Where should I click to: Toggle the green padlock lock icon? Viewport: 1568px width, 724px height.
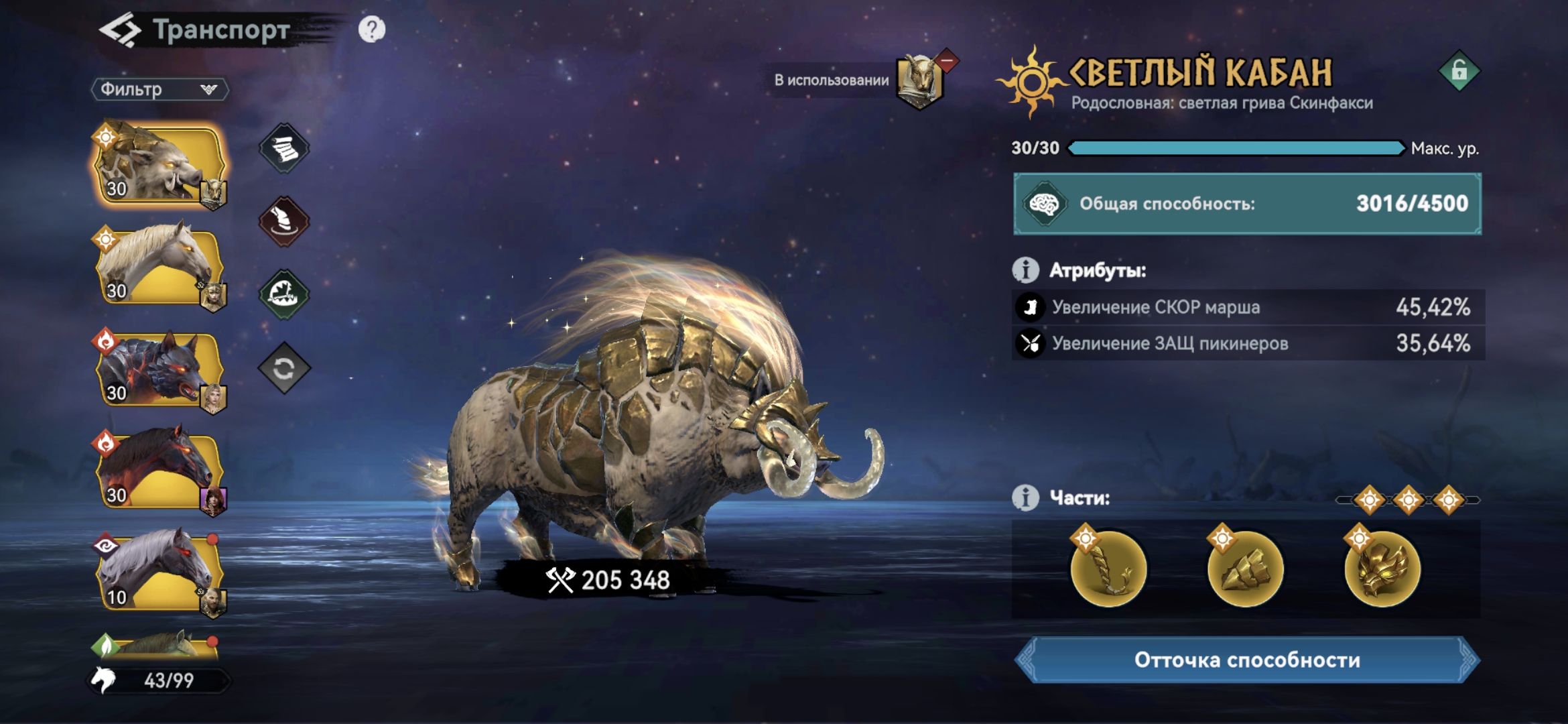(x=1459, y=71)
